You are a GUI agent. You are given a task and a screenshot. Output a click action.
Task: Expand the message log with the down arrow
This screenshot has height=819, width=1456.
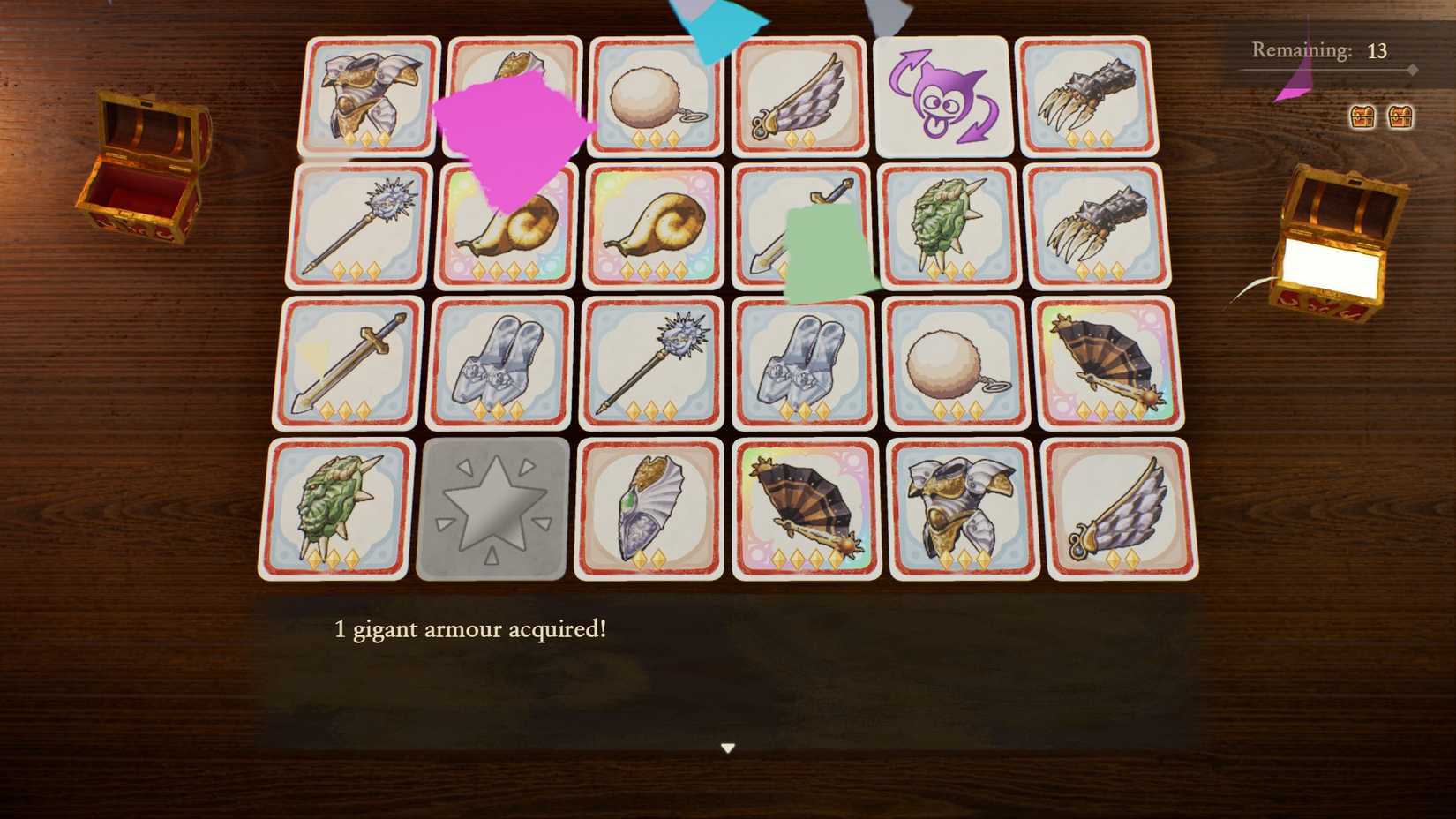coord(728,746)
